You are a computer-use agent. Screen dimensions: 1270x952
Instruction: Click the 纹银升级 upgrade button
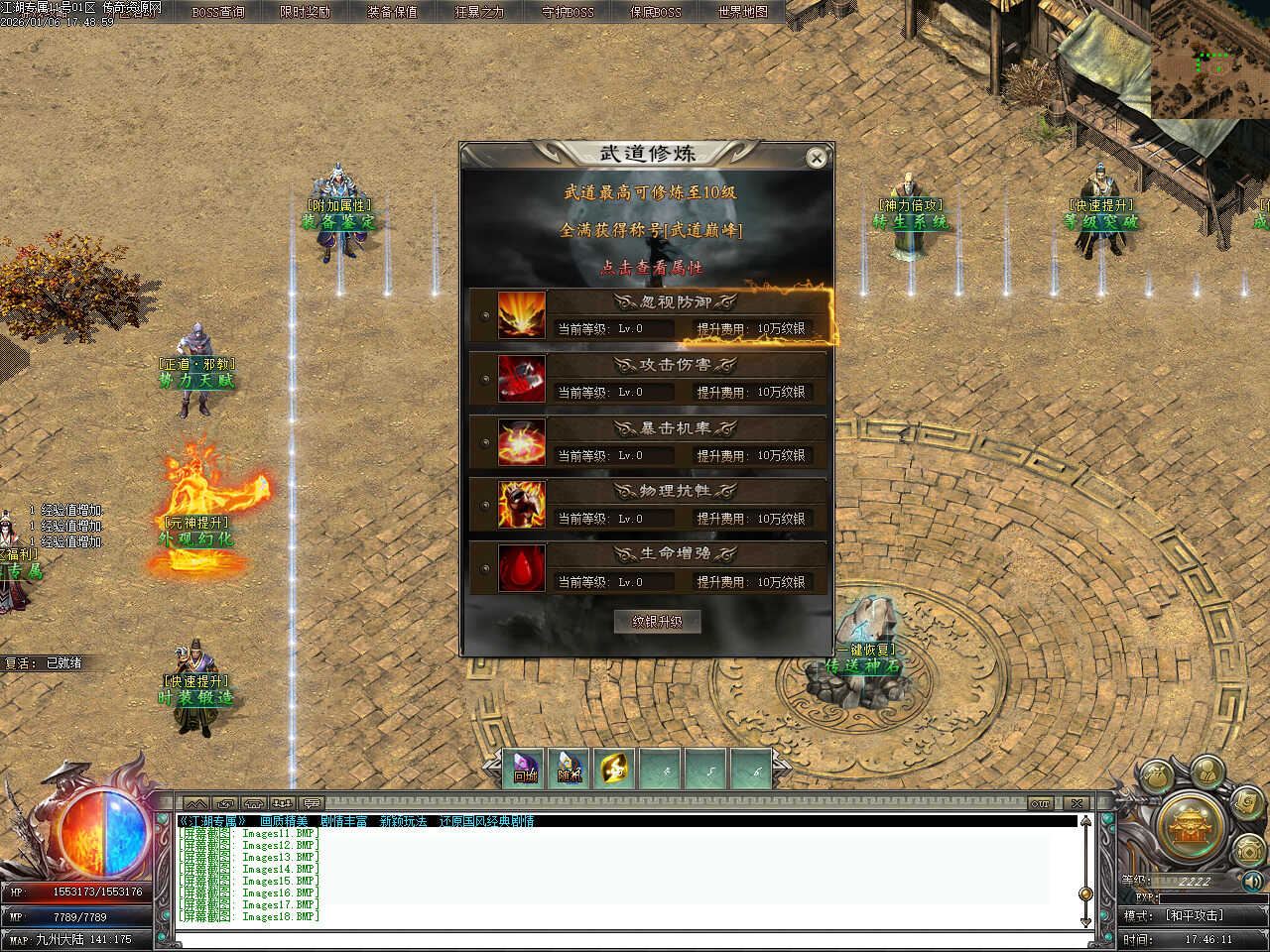(657, 622)
